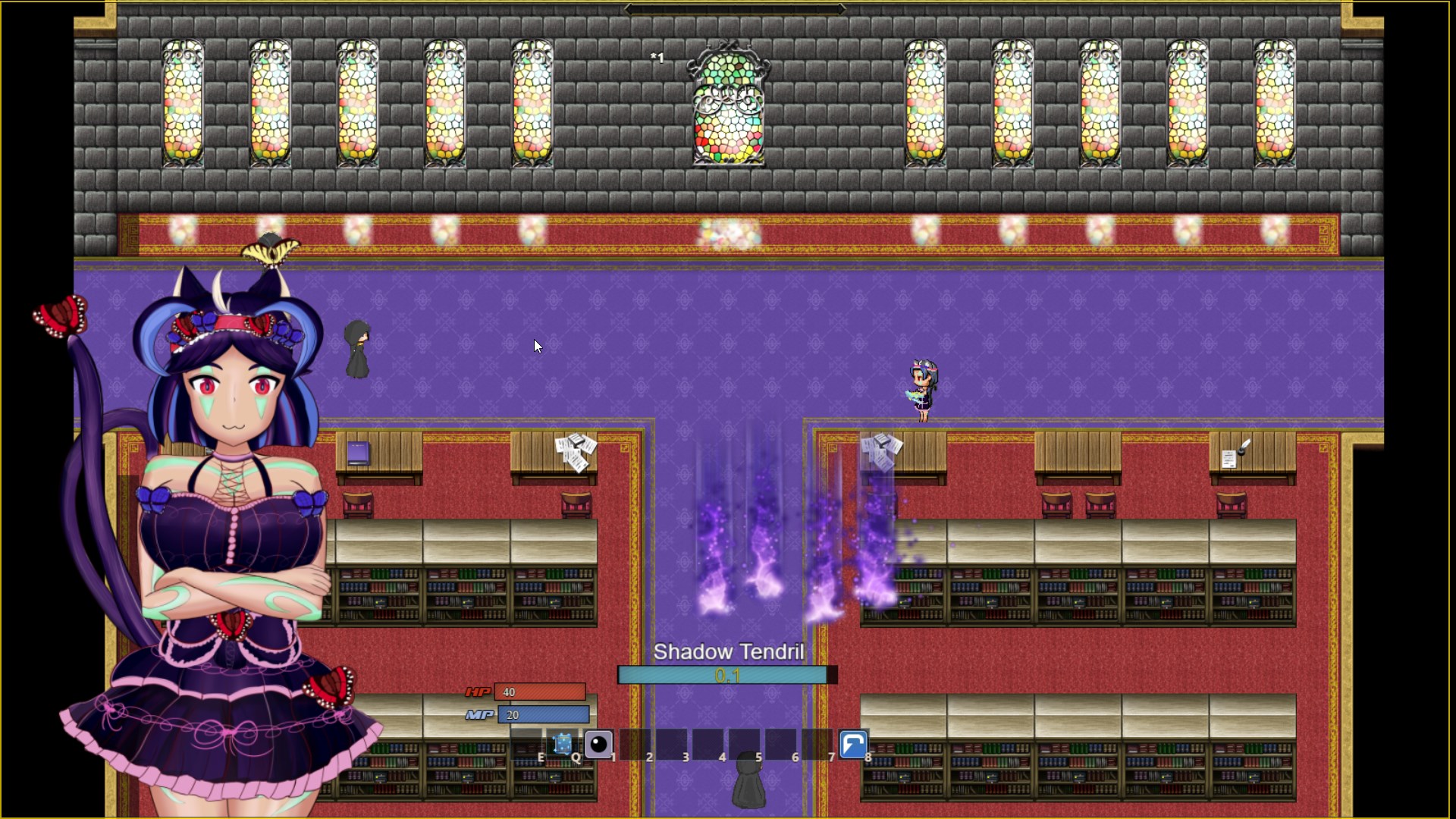1456x819 pixels.
Task: Click the Shadow Tendril cast timer bar
Action: pyautogui.click(x=726, y=674)
